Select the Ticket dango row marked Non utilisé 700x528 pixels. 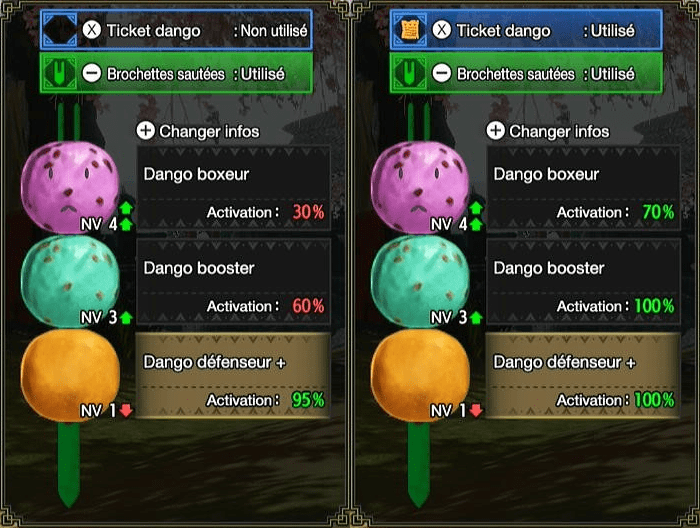pos(176,30)
